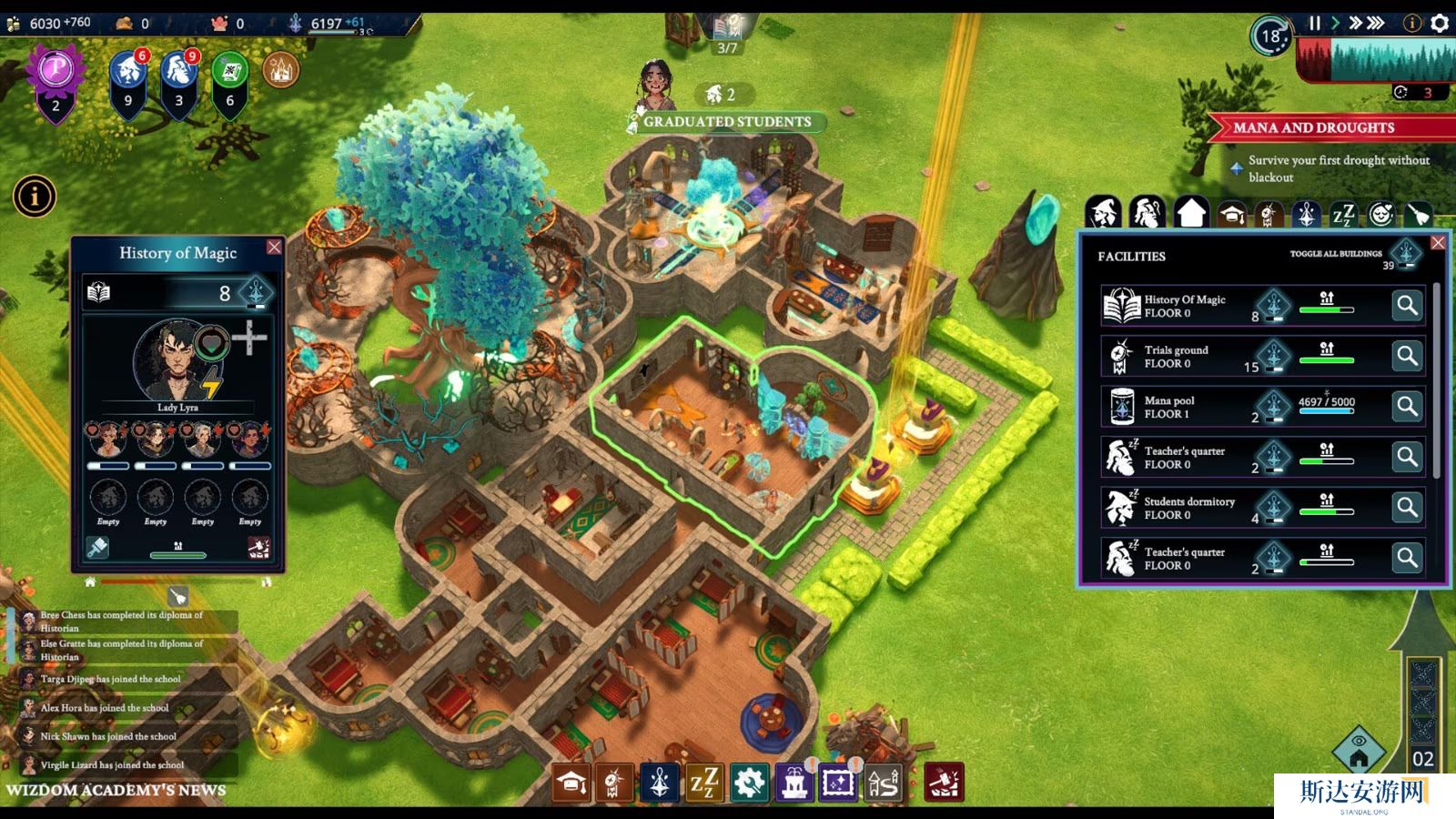Open the round info button on left edge
Viewport: 1456px width, 819px height.
tap(35, 197)
